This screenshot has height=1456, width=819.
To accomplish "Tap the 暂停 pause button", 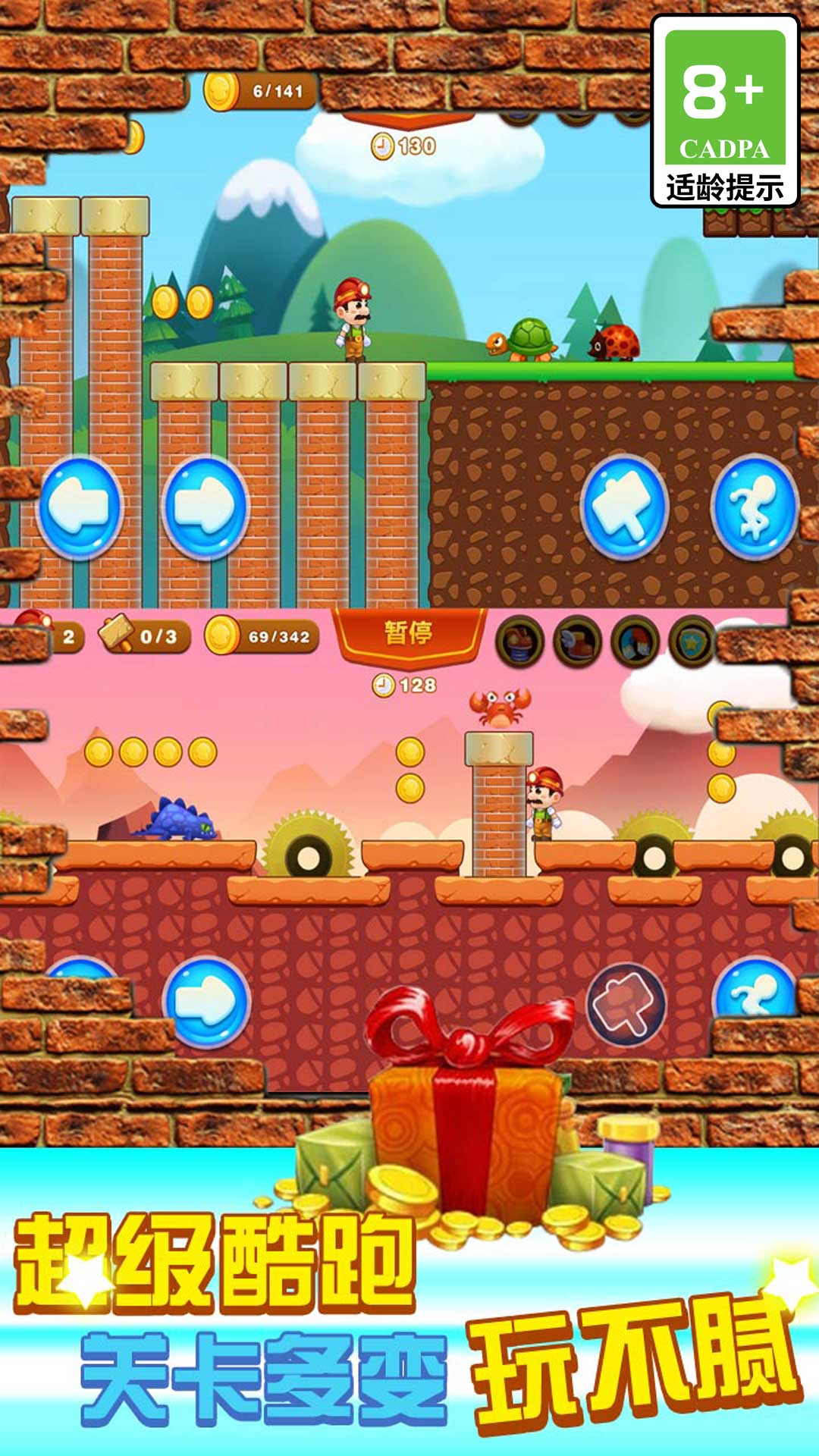I will pos(409,634).
